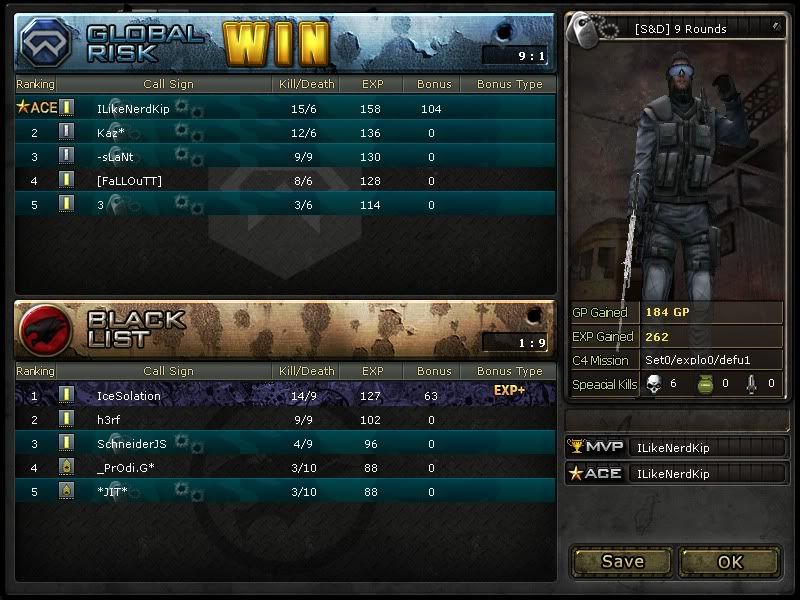Select the [FaLLOuTT] player row
800x600 pixels.
click(x=285, y=180)
